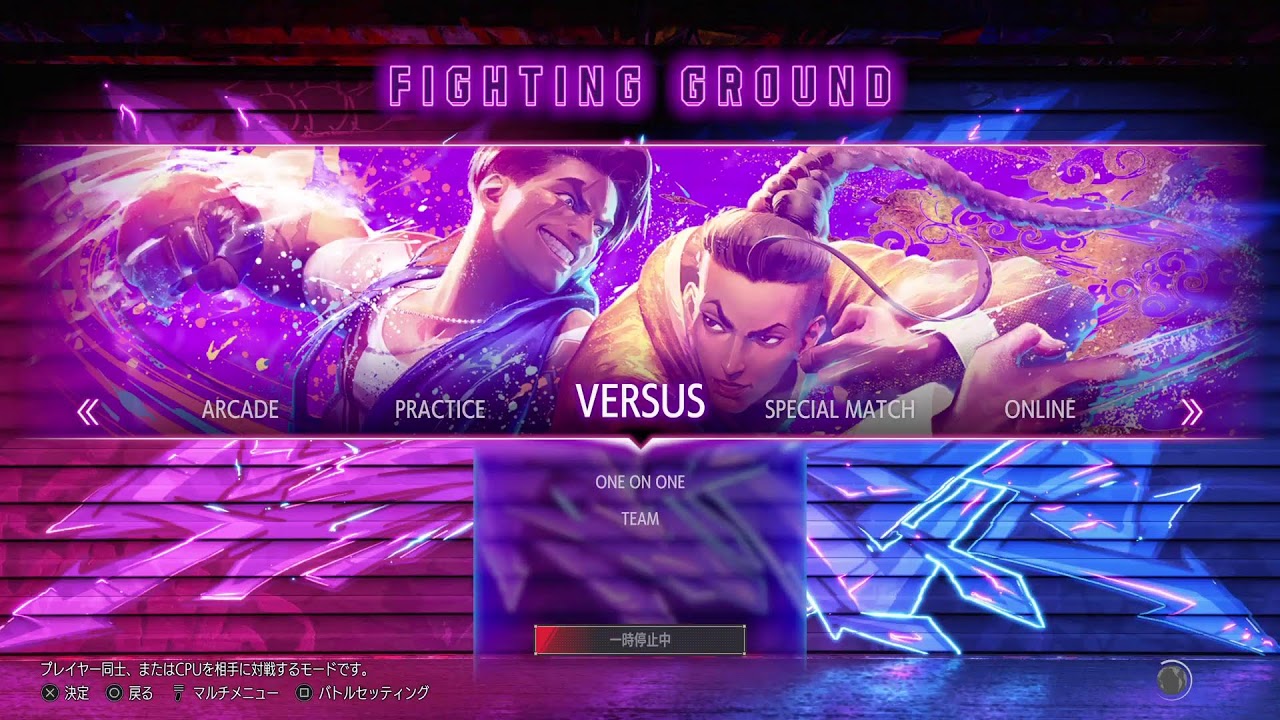Choose the VERSUS mode tab
1280x720 pixels.
coord(640,402)
